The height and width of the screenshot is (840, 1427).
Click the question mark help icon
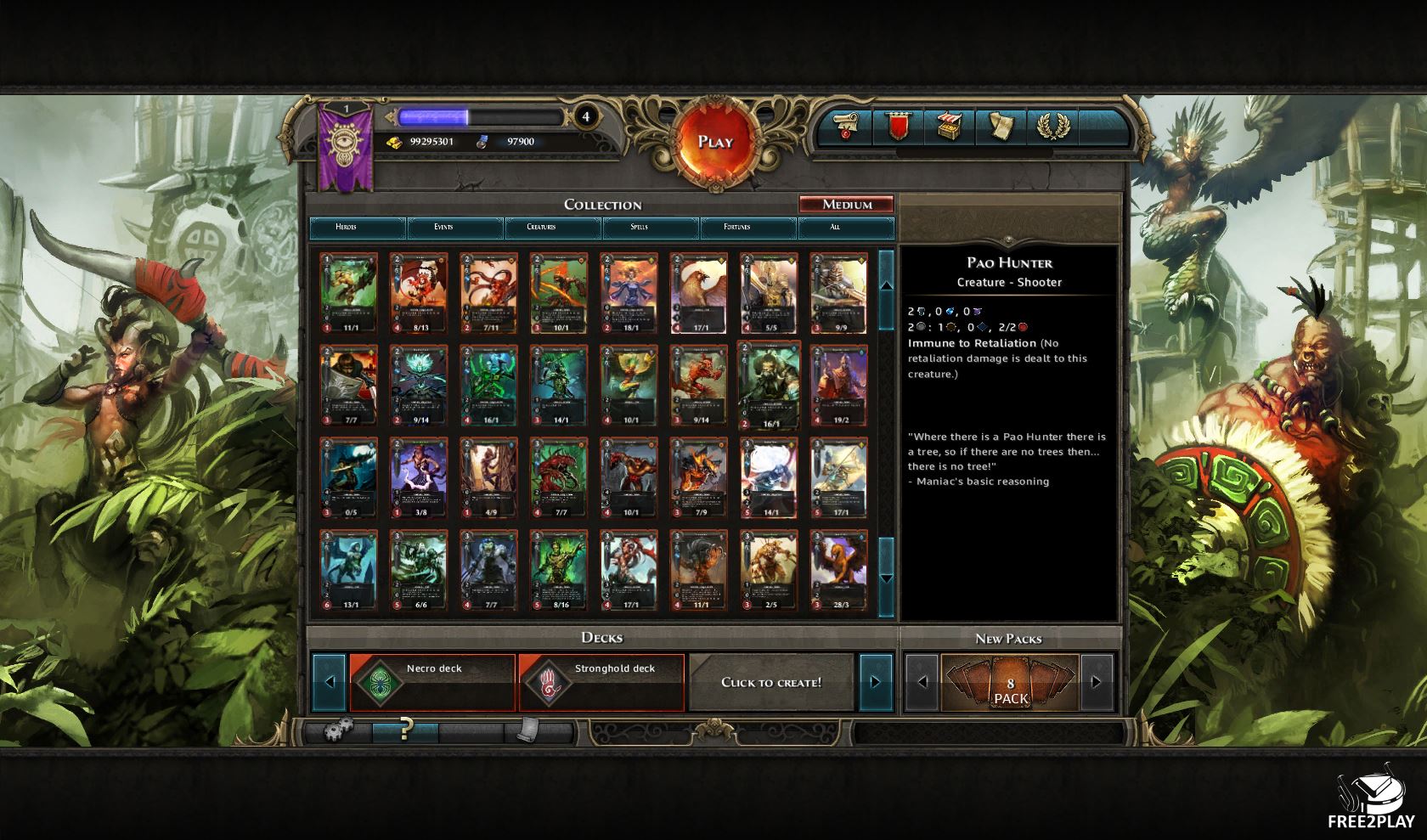coord(406,730)
